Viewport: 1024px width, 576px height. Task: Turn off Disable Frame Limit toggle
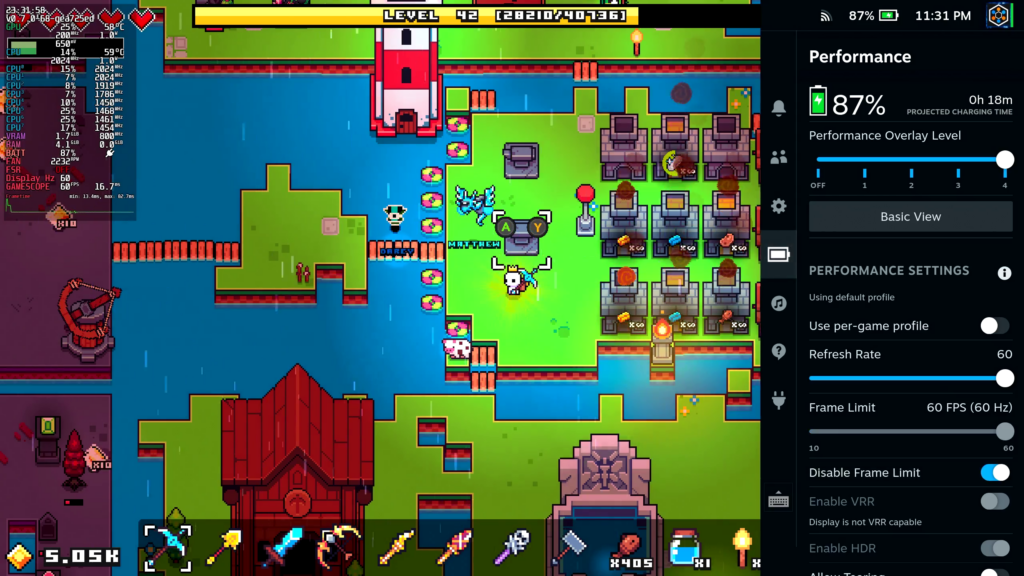click(994, 472)
